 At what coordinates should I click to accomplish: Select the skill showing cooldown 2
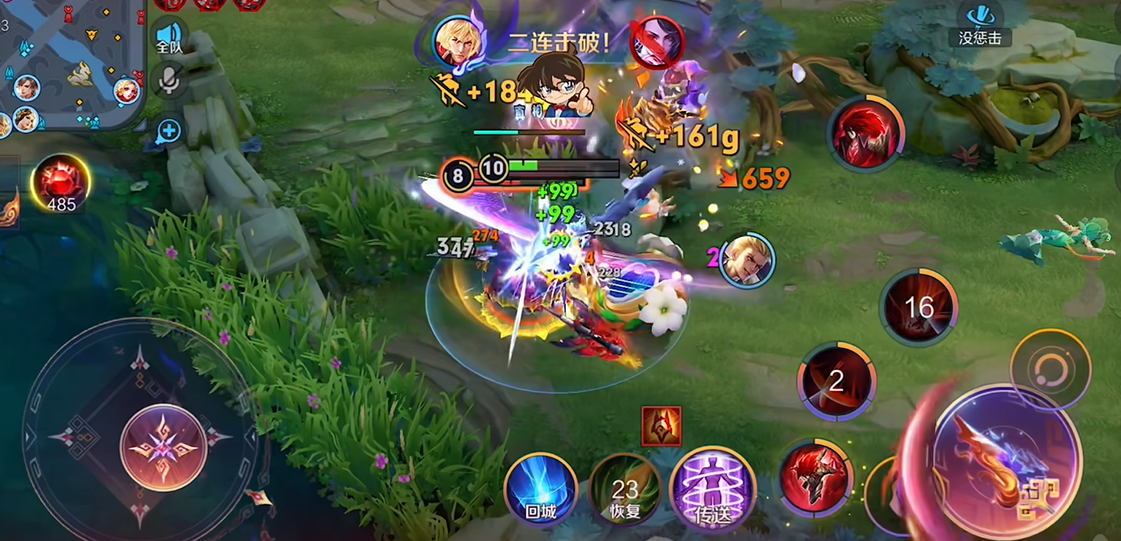(x=836, y=381)
